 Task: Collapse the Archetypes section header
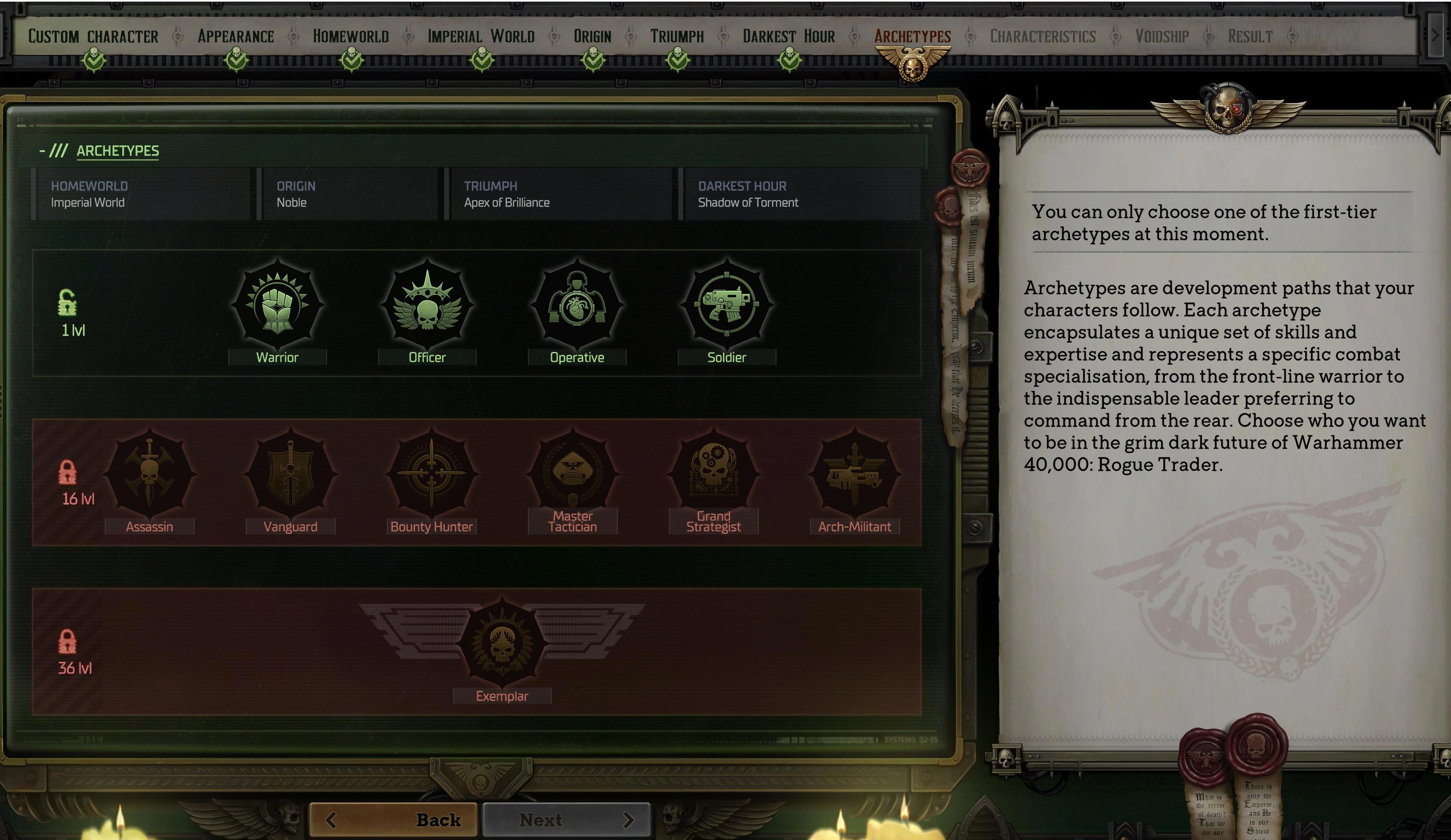42,151
